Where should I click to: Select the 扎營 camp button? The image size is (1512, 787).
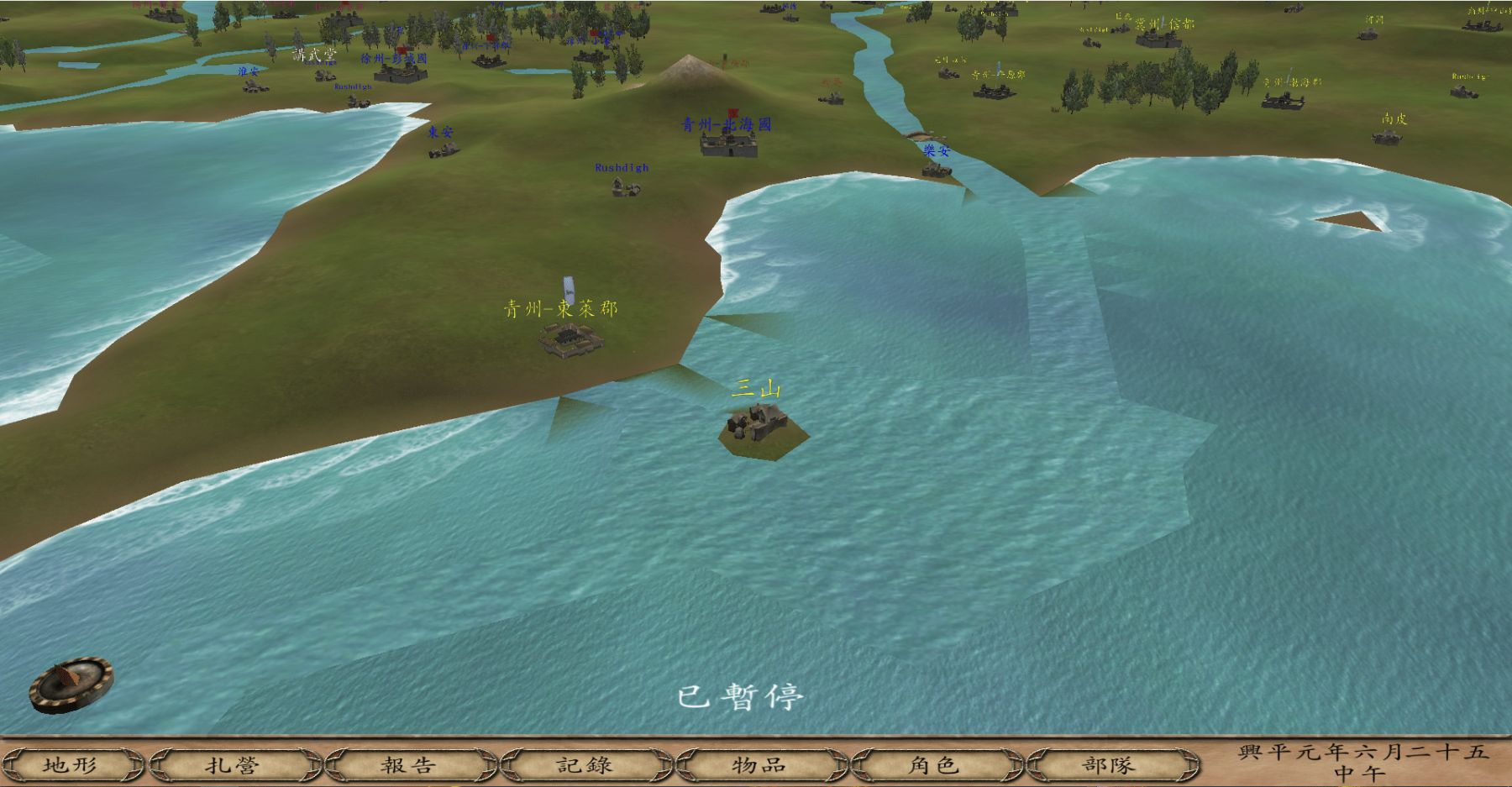pyautogui.click(x=234, y=764)
